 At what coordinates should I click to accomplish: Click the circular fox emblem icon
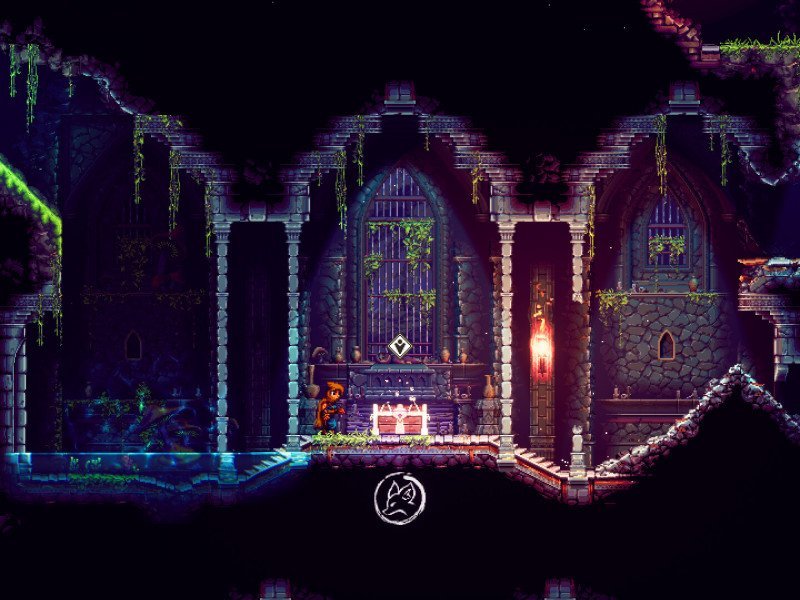coord(400,498)
